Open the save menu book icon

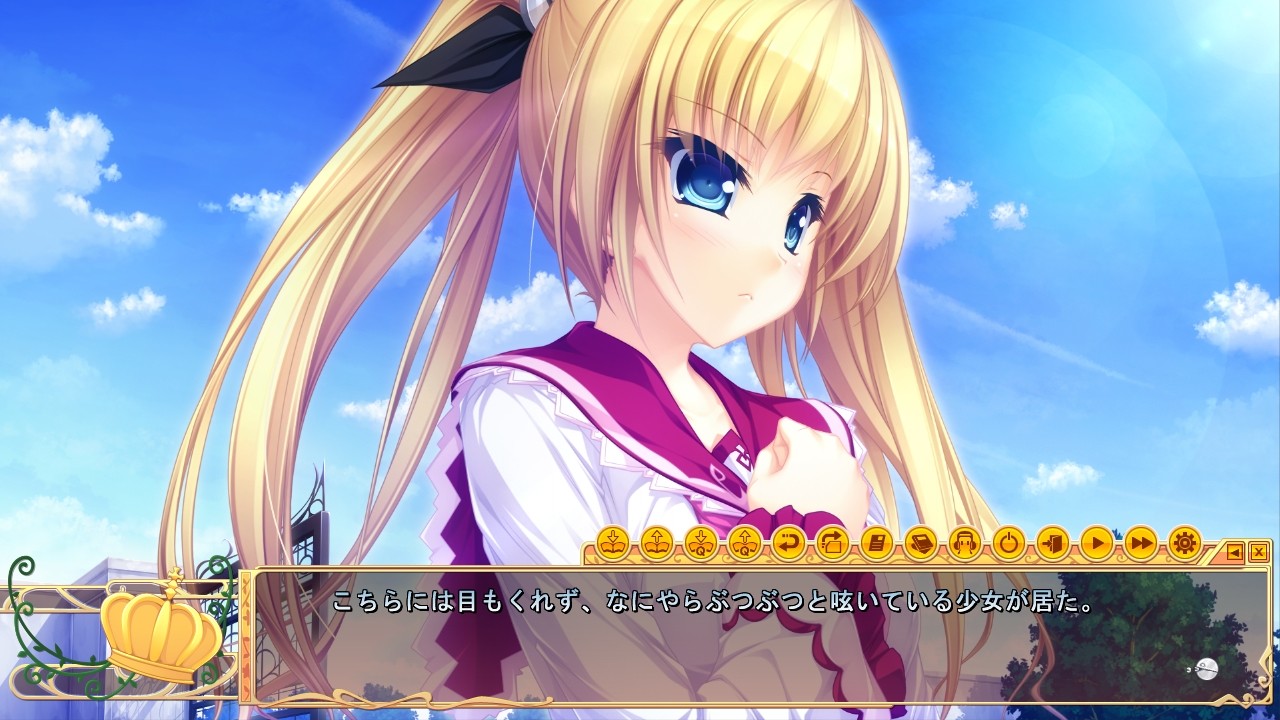click(612, 544)
